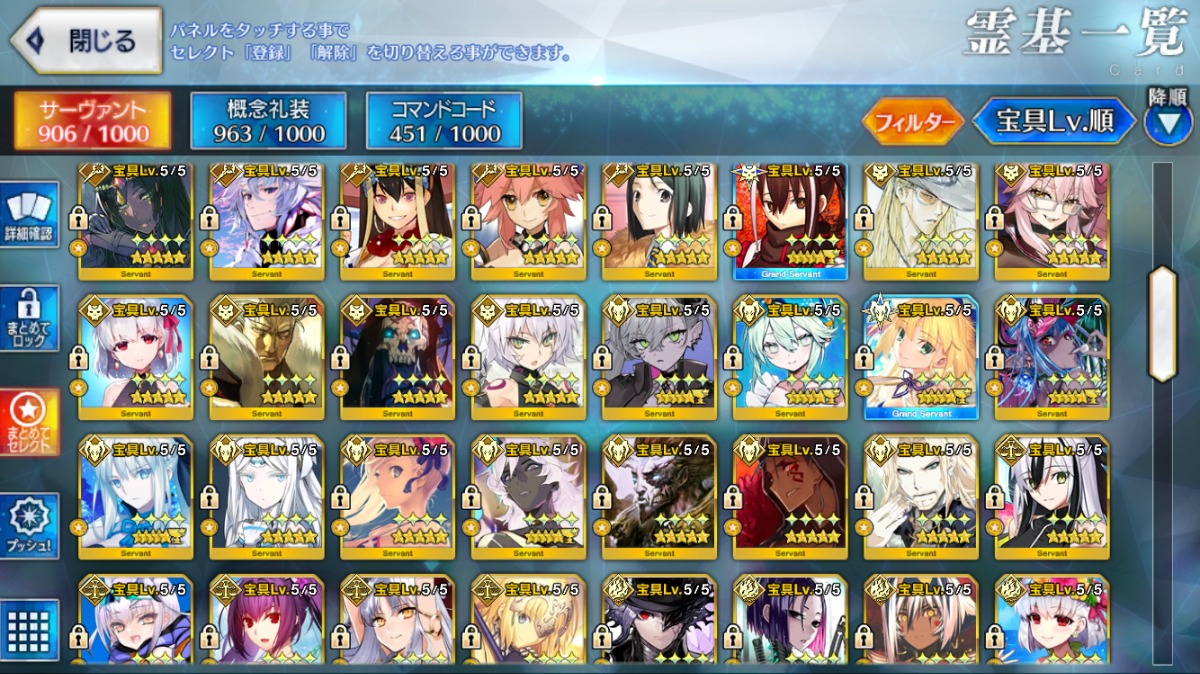The image size is (1200, 674).
Task: Open 詳細確認 card details view
Action: pos(30,214)
